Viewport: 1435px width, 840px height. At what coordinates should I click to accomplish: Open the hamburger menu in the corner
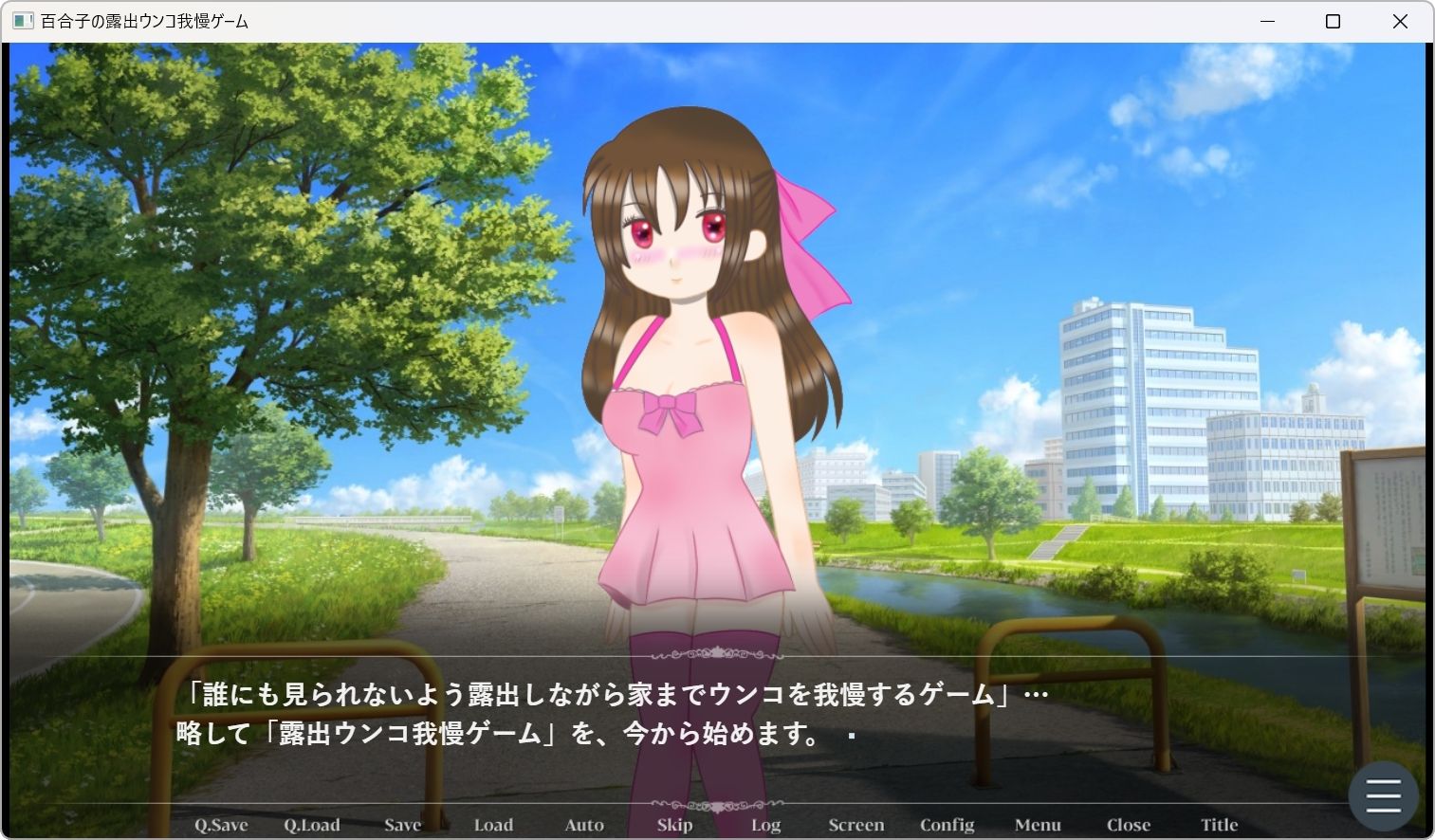1383,794
